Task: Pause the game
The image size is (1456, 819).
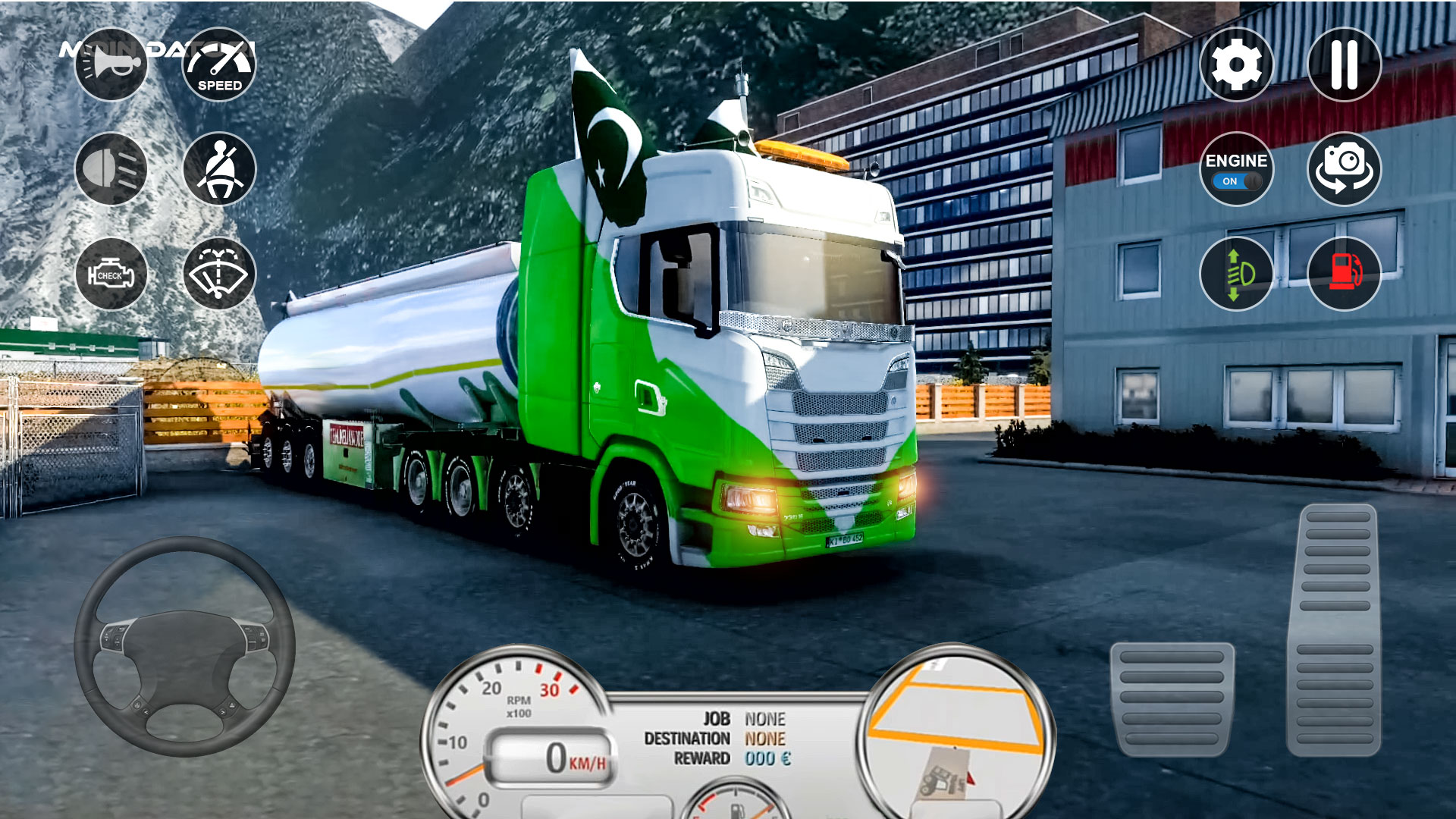Action: coord(1346,64)
